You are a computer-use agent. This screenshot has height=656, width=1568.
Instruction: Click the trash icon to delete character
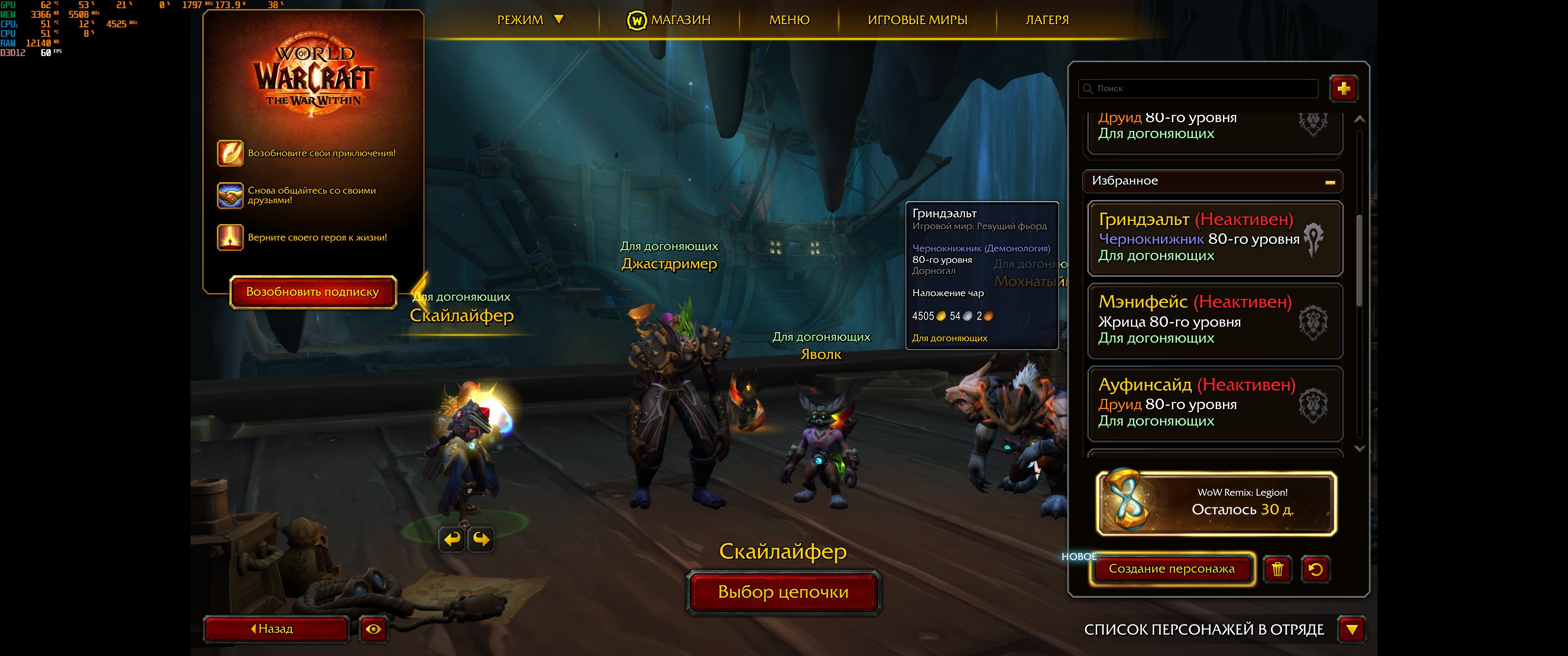point(1278,569)
